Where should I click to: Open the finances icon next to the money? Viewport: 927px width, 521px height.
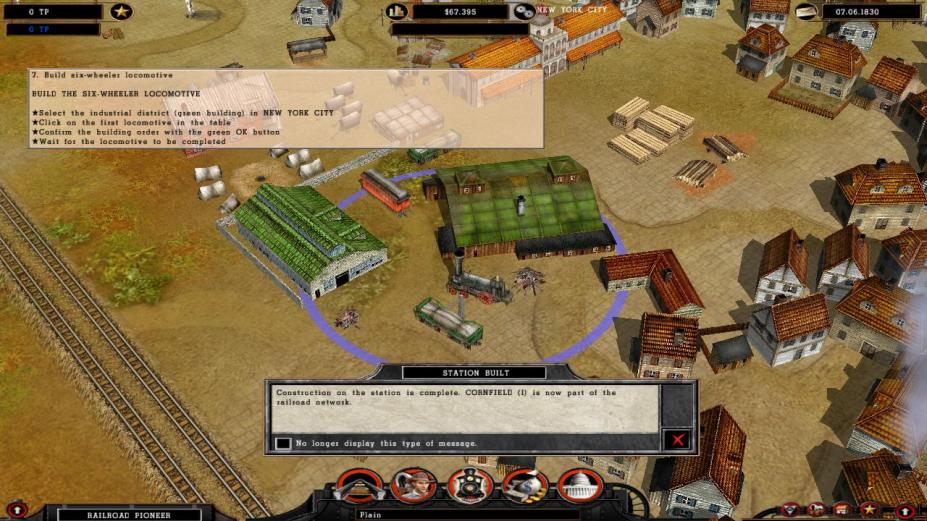point(397,12)
